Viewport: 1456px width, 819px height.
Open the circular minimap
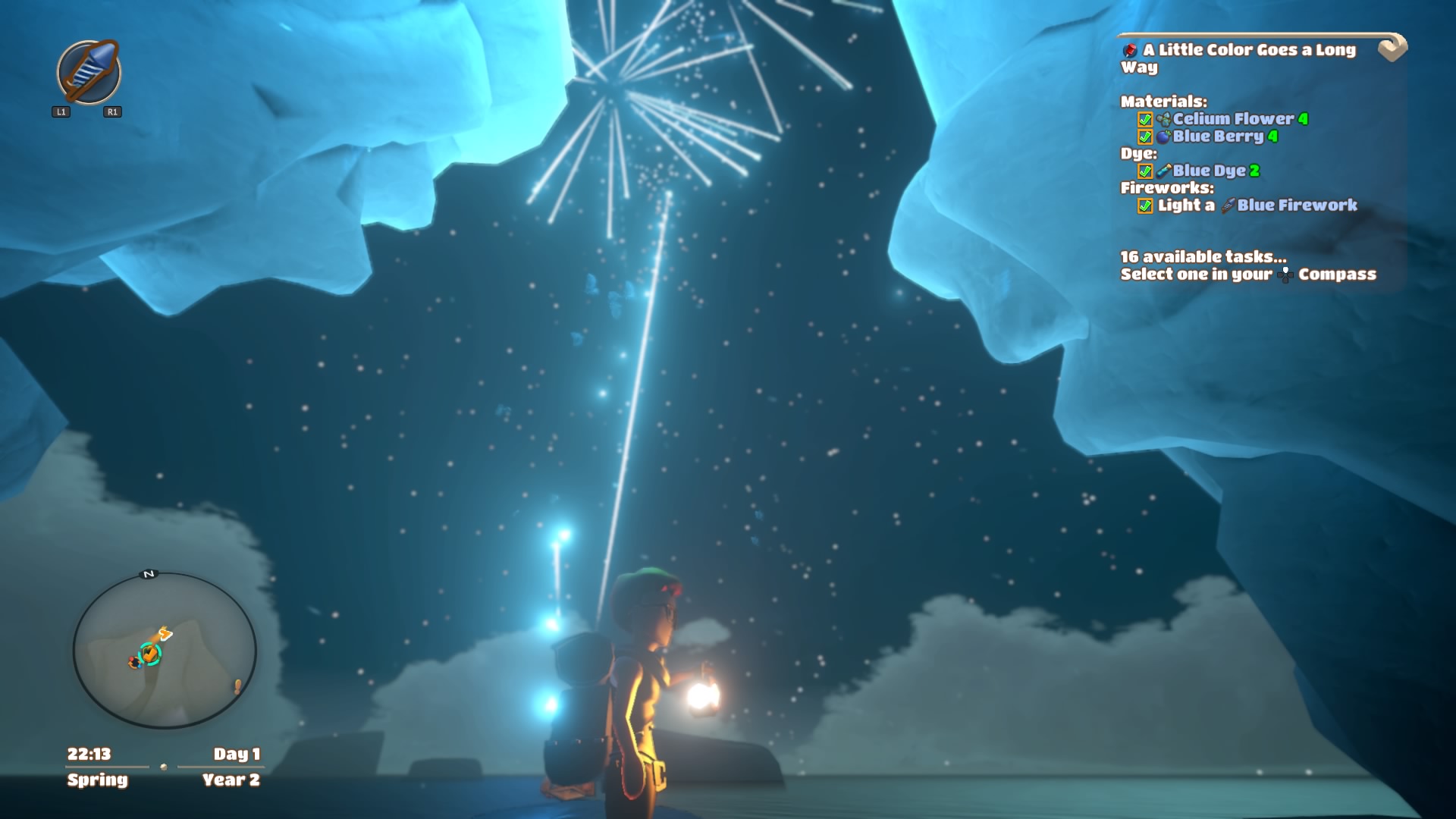[165, 651]
